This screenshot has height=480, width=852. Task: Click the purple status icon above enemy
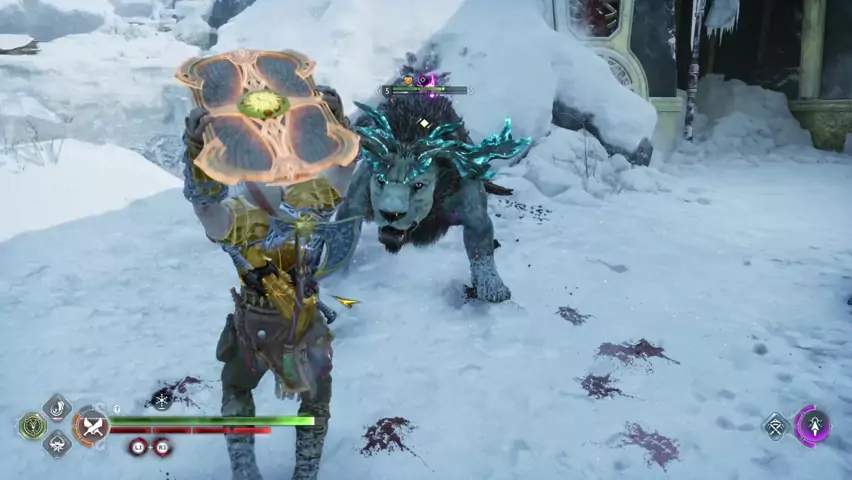424,80
